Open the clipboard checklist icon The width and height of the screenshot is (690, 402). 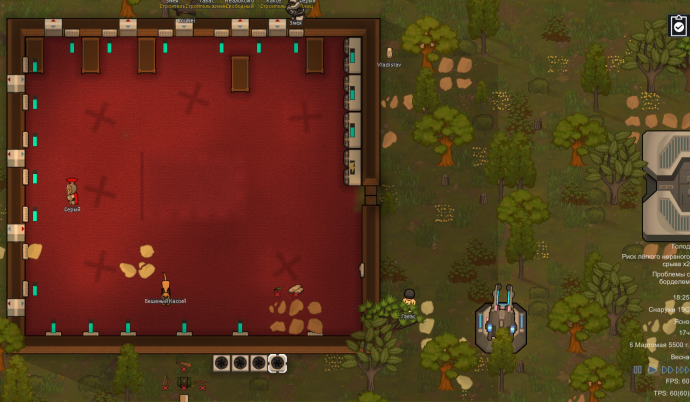678,26
